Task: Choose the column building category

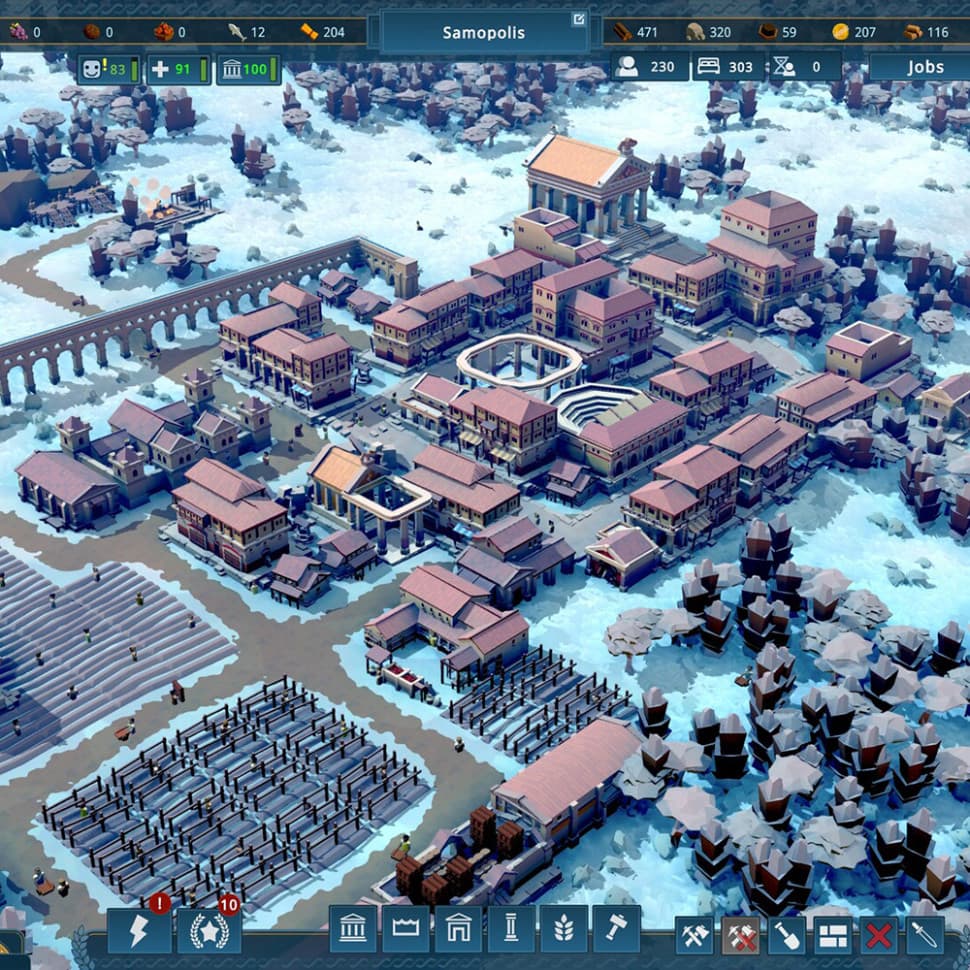Action: [x=511, y=930]
